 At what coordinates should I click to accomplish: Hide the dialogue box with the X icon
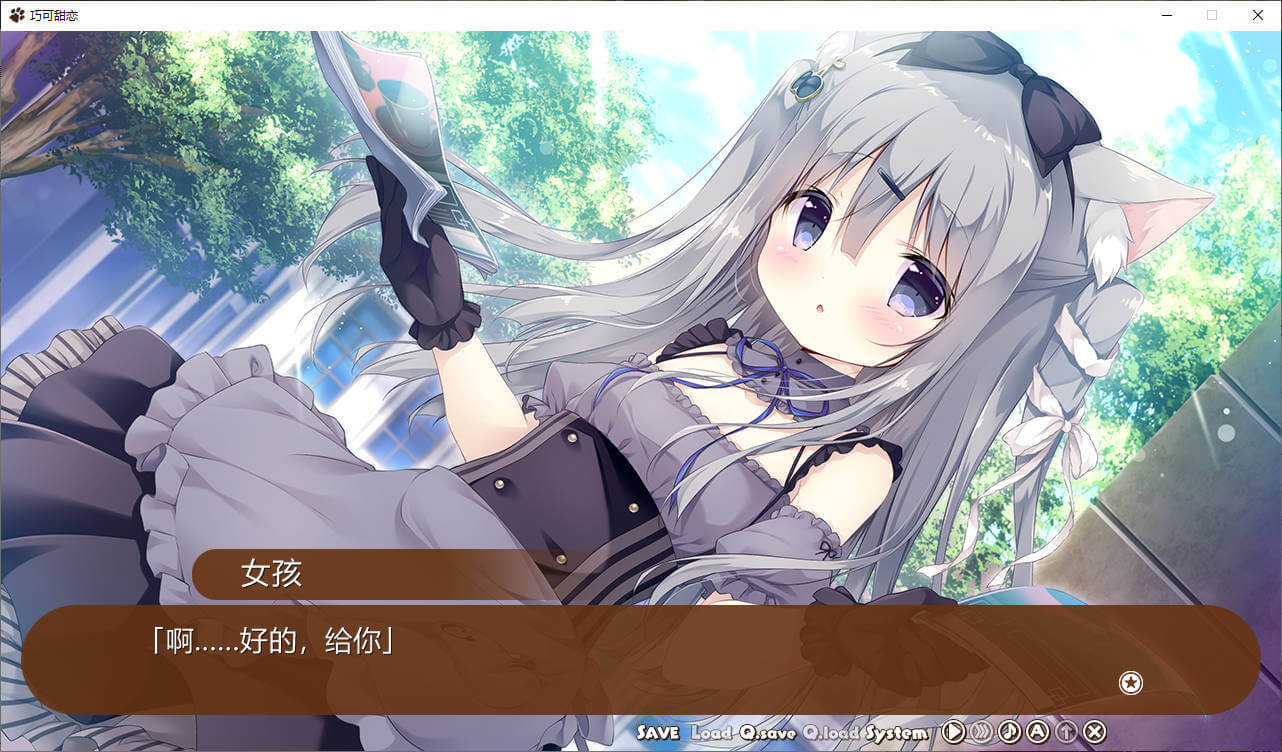click(1095, 732)
